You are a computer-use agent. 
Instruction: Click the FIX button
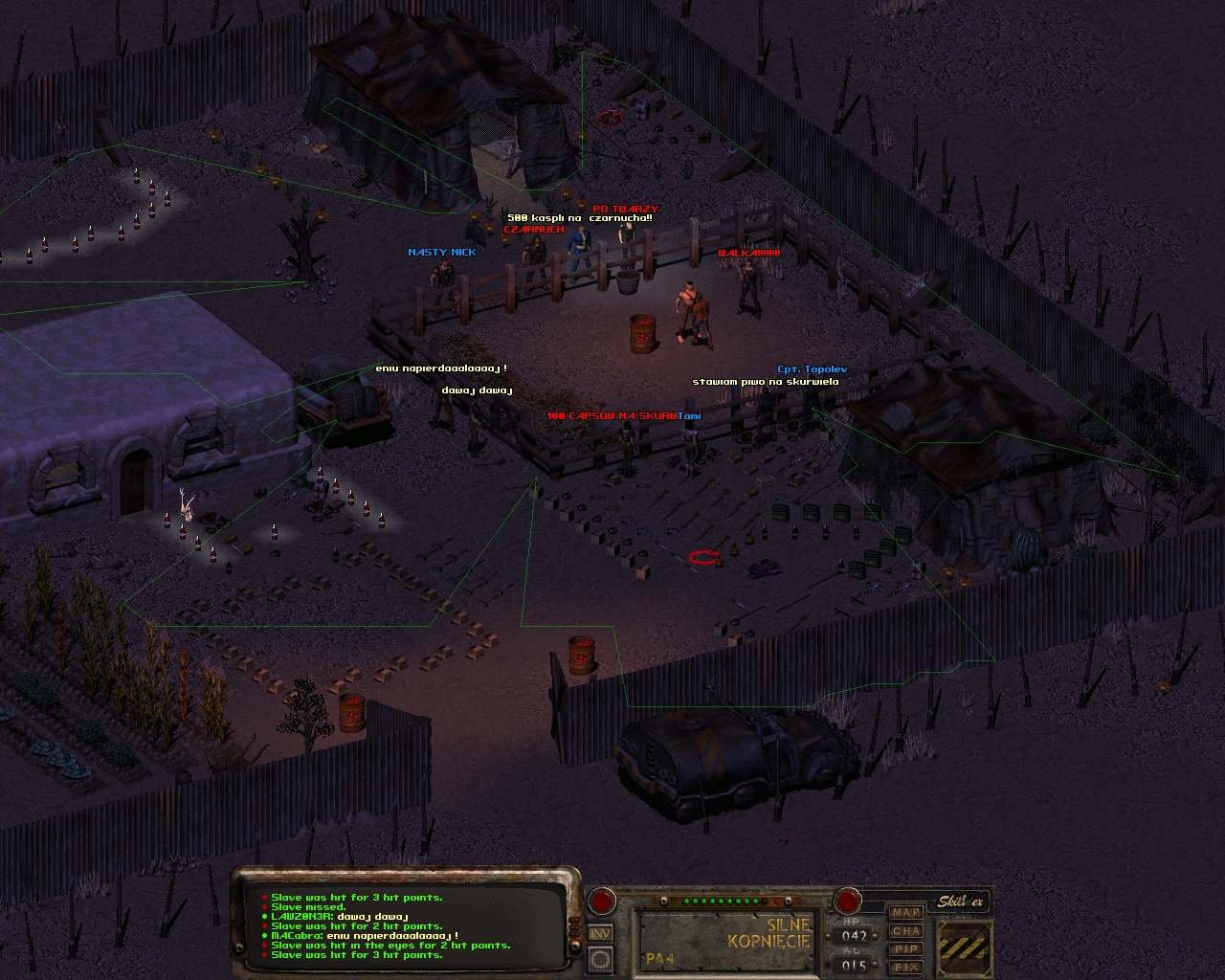click(x=905, y=967)
